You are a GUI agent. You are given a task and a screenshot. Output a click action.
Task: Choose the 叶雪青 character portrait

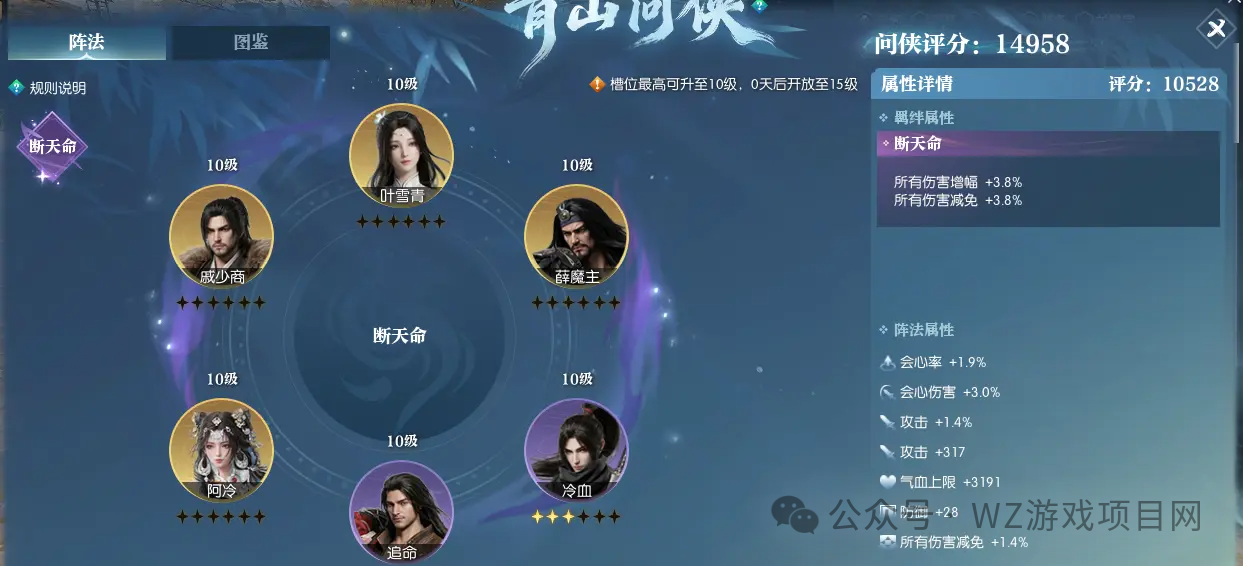(x=401, y=155)
